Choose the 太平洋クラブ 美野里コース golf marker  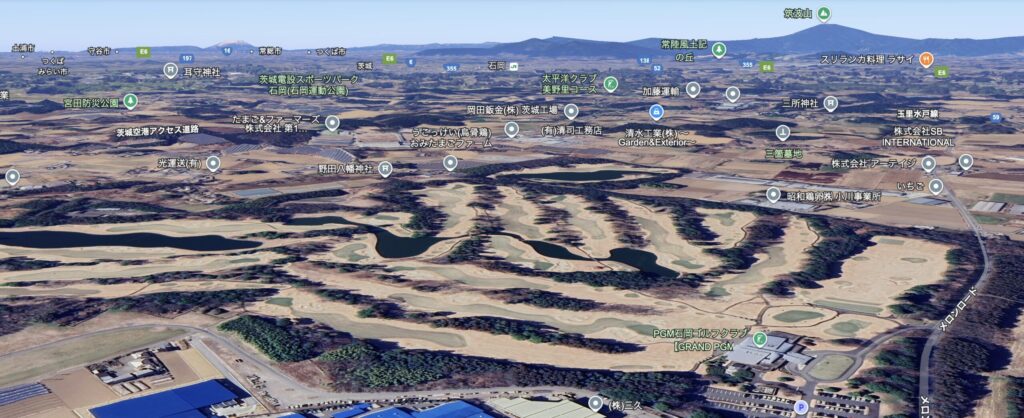point(611,83)
